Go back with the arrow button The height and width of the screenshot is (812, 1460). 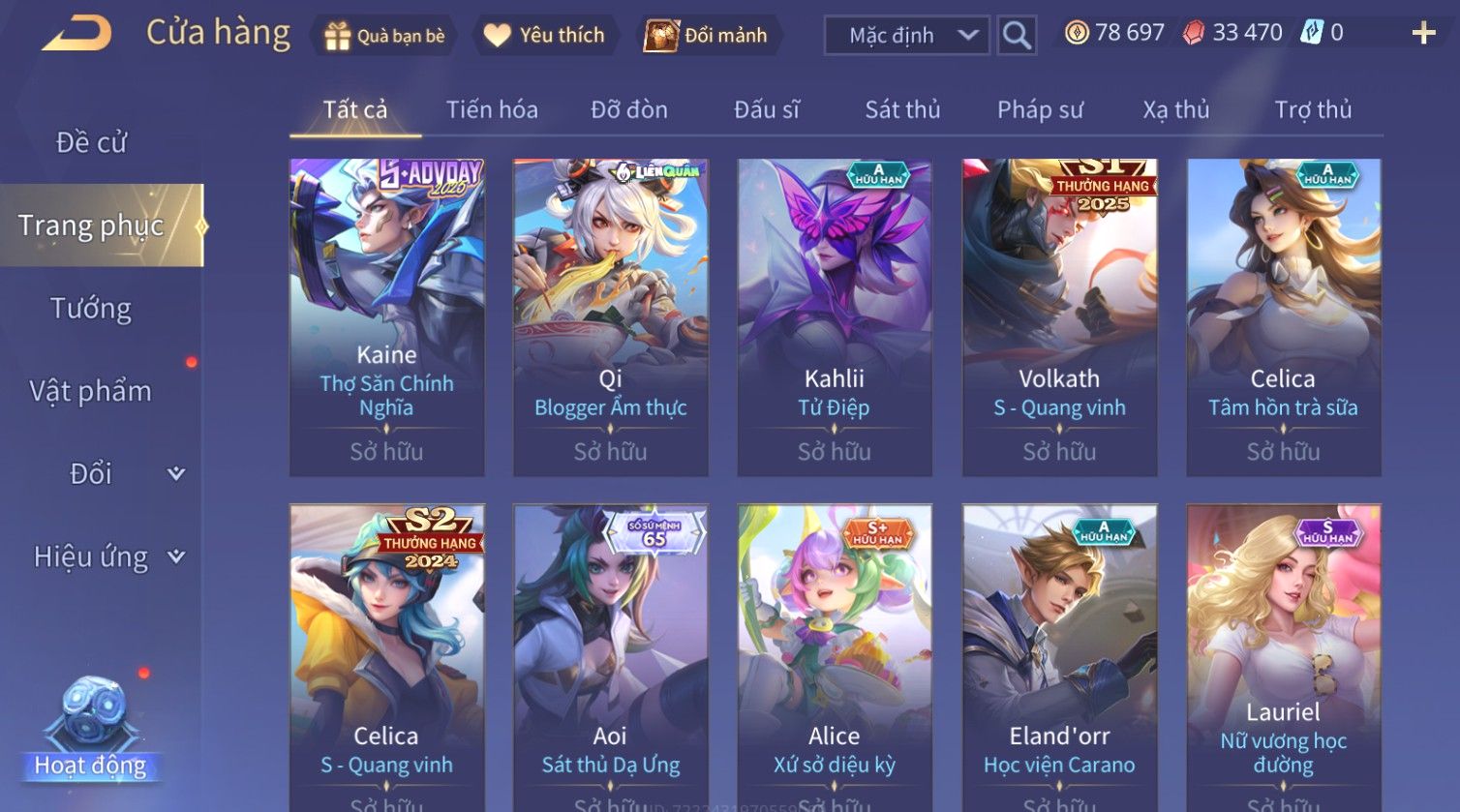76,34
